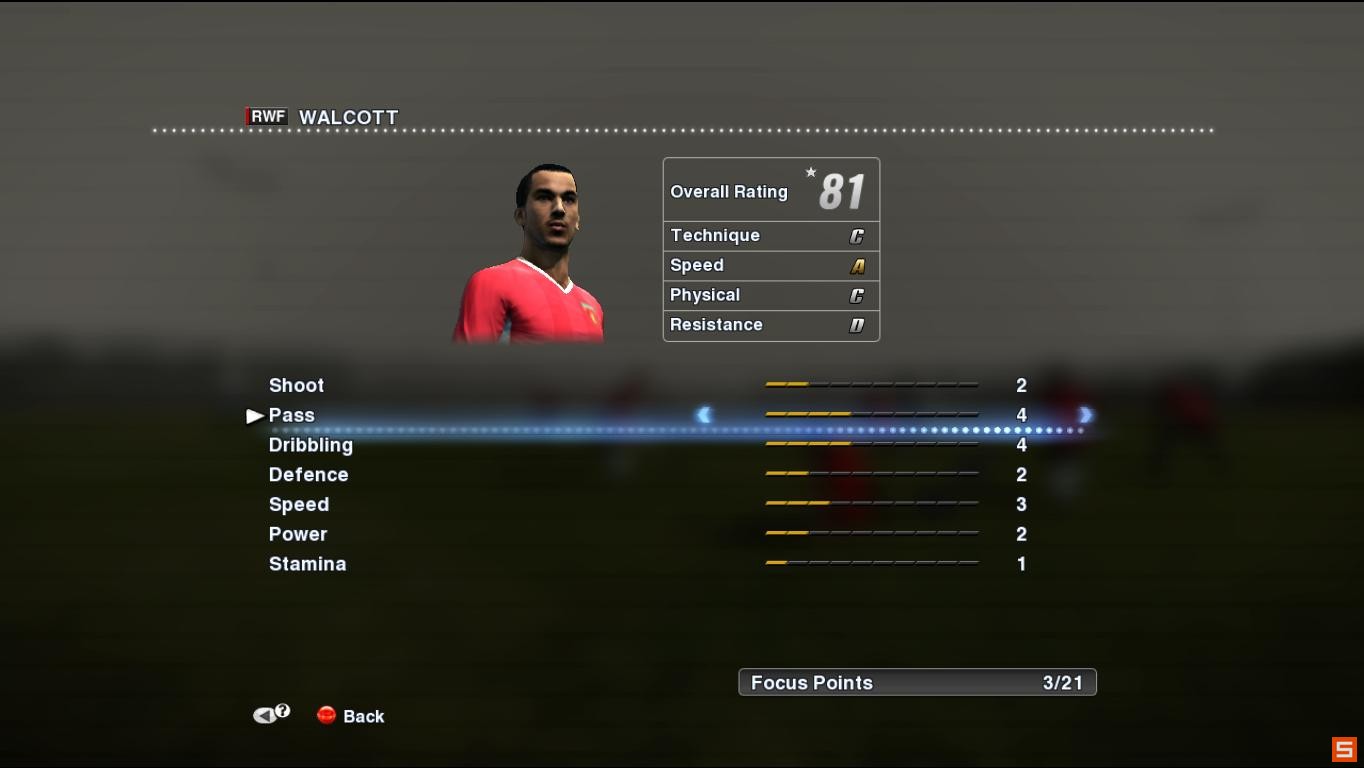Click the WALCOTT player name
Screen dimensions: 1364x768
tap(347, 117)
